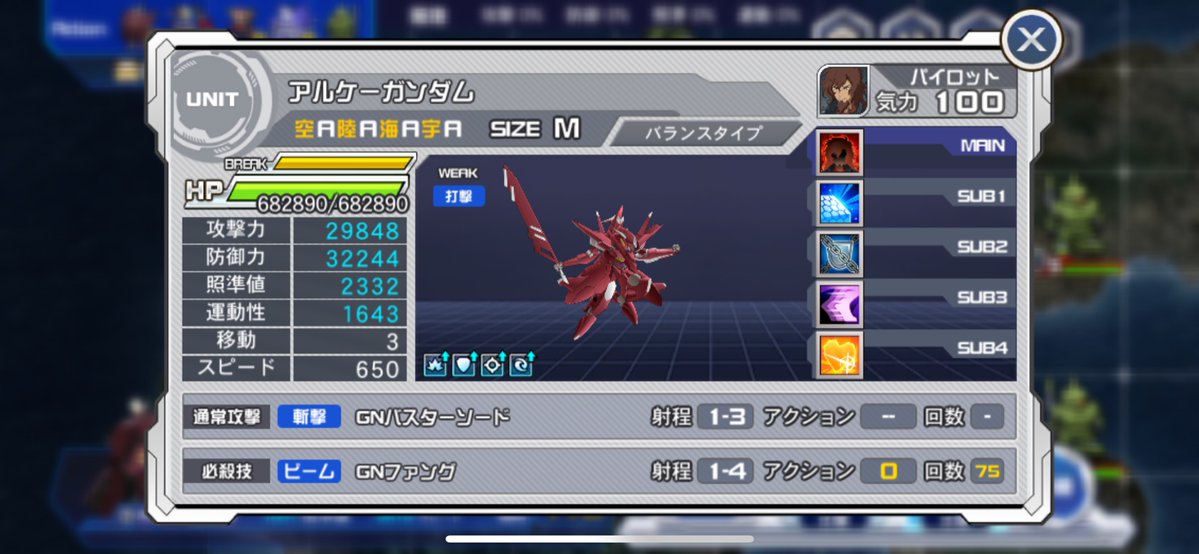Select the MAIN skill slot

[x=841, y=152]
